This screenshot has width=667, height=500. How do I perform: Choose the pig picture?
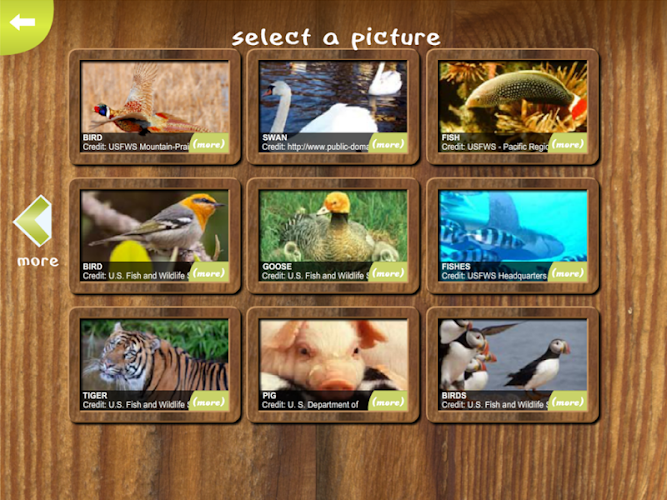point(332,354)
